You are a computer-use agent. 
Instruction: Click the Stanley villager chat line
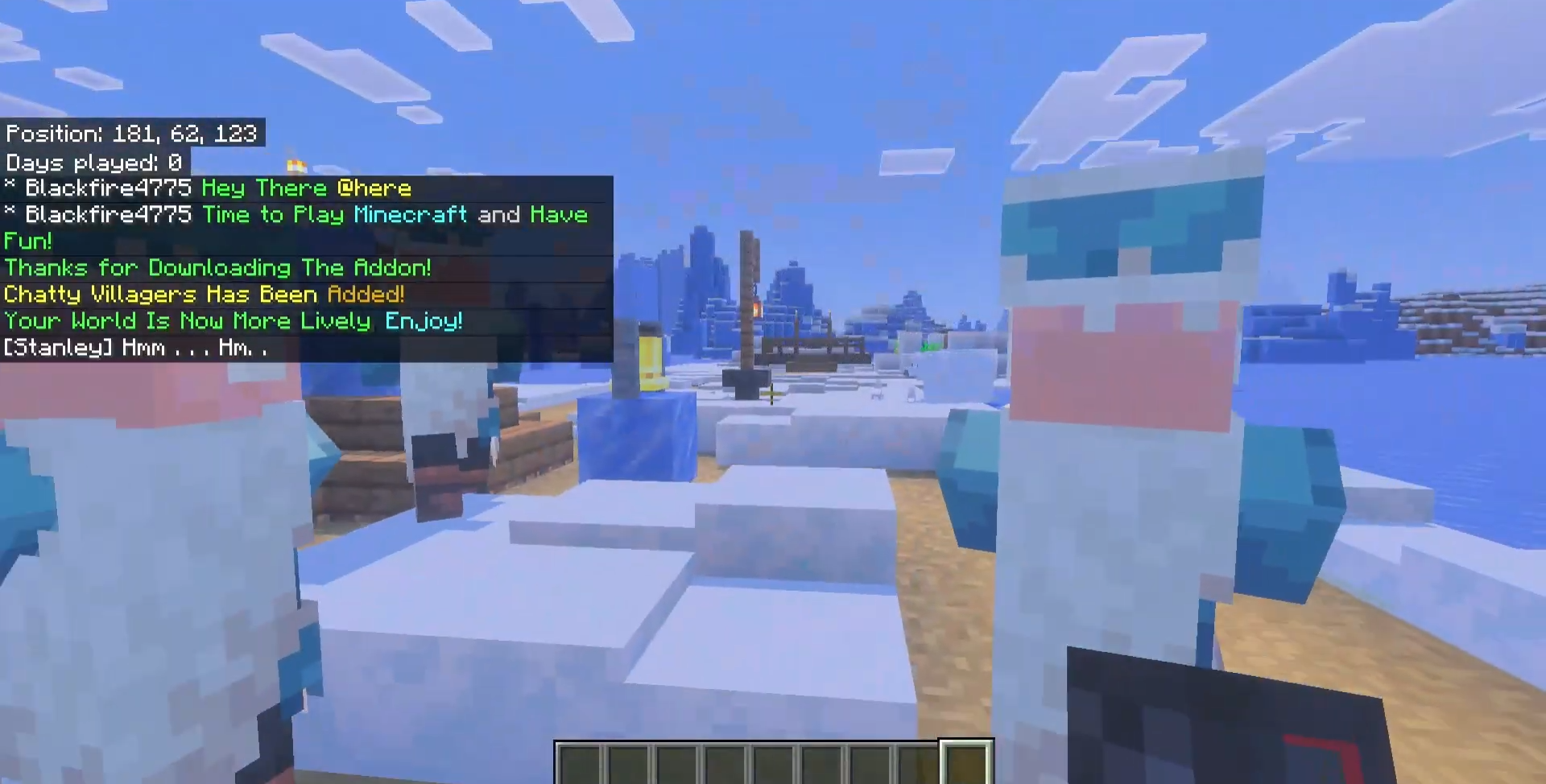135,347
